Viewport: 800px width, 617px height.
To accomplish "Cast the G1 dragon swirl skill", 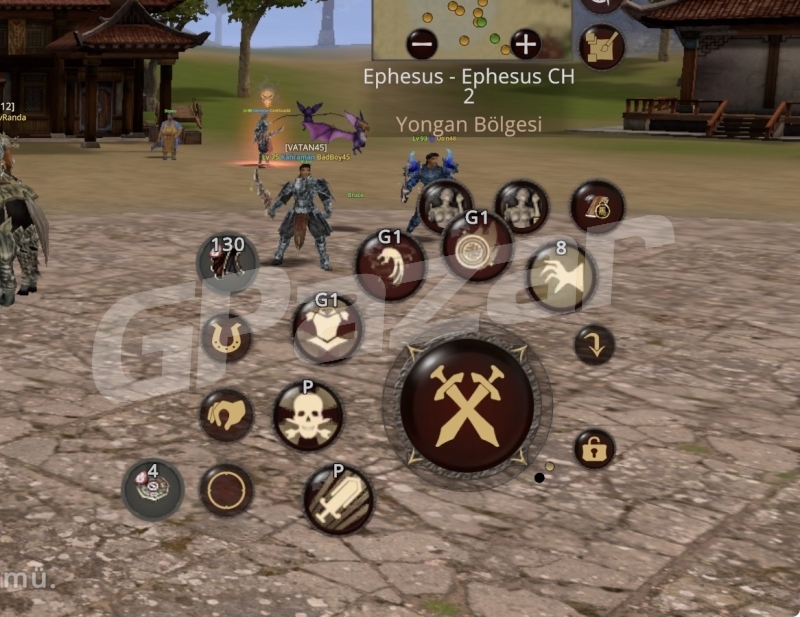I will point(390,266).
